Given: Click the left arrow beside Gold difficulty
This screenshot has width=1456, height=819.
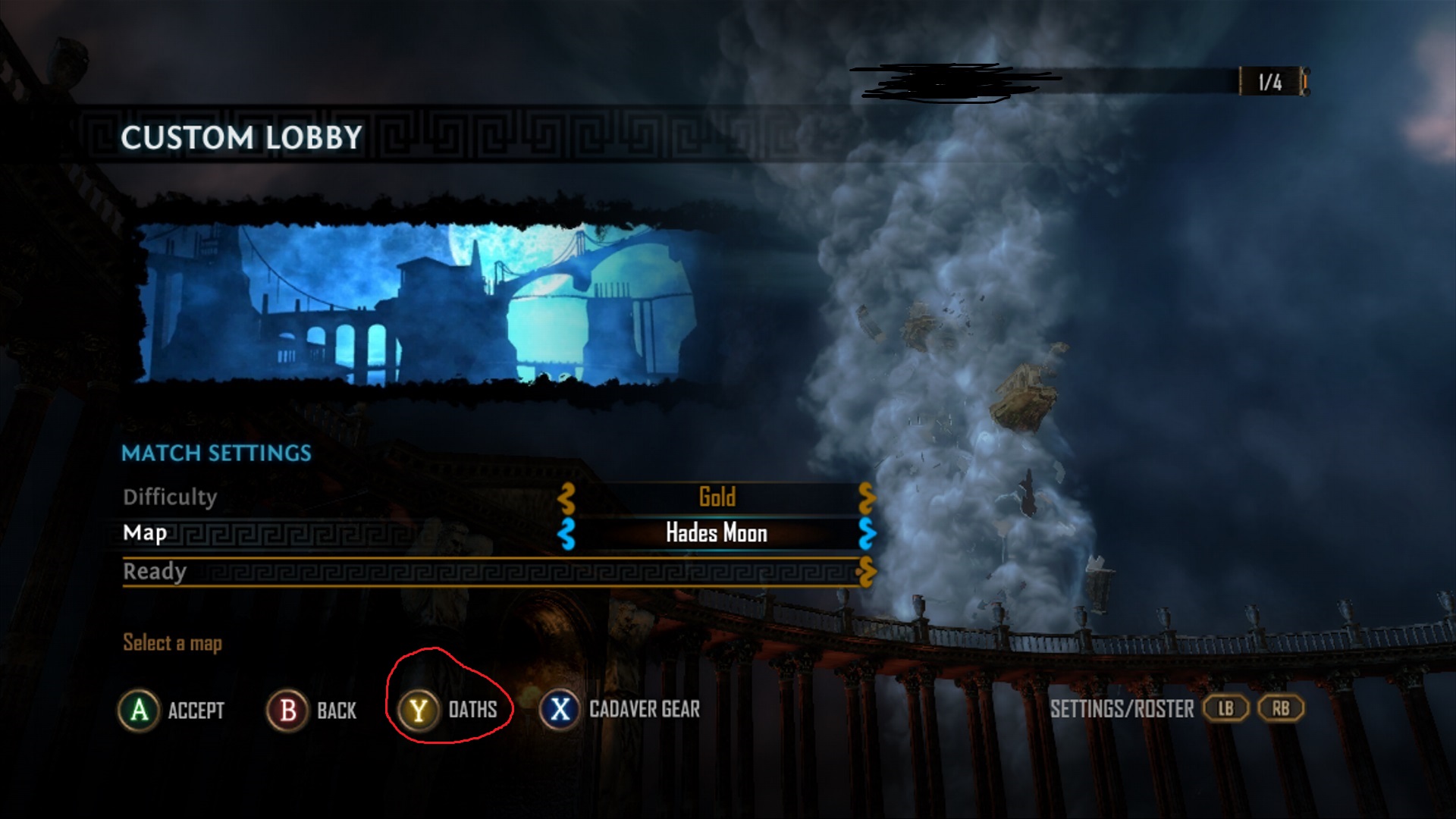Looking at the screenshot, I should point(566,498).
